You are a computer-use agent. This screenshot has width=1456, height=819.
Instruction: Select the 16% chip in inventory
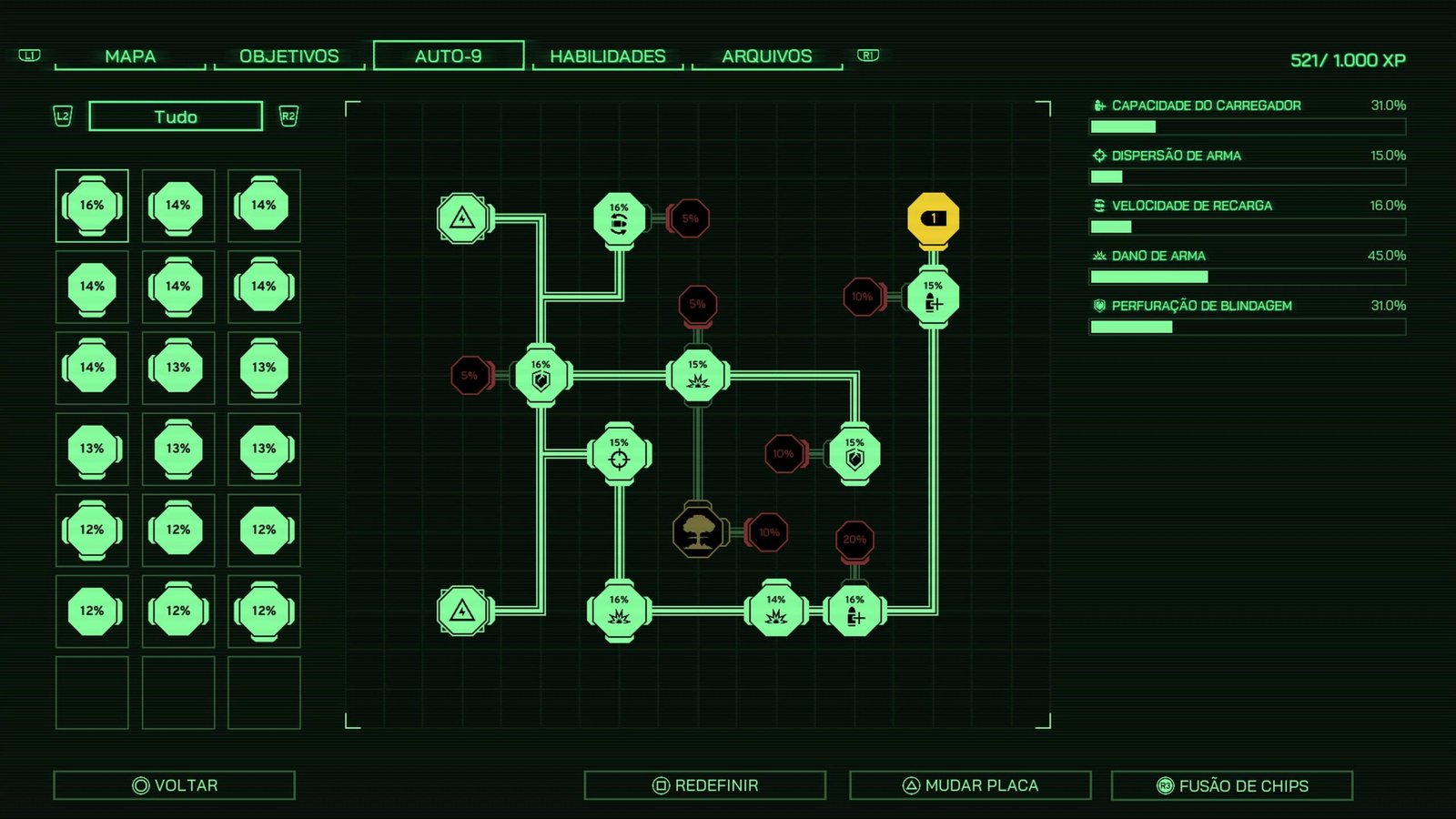click(x=92, y=206)
